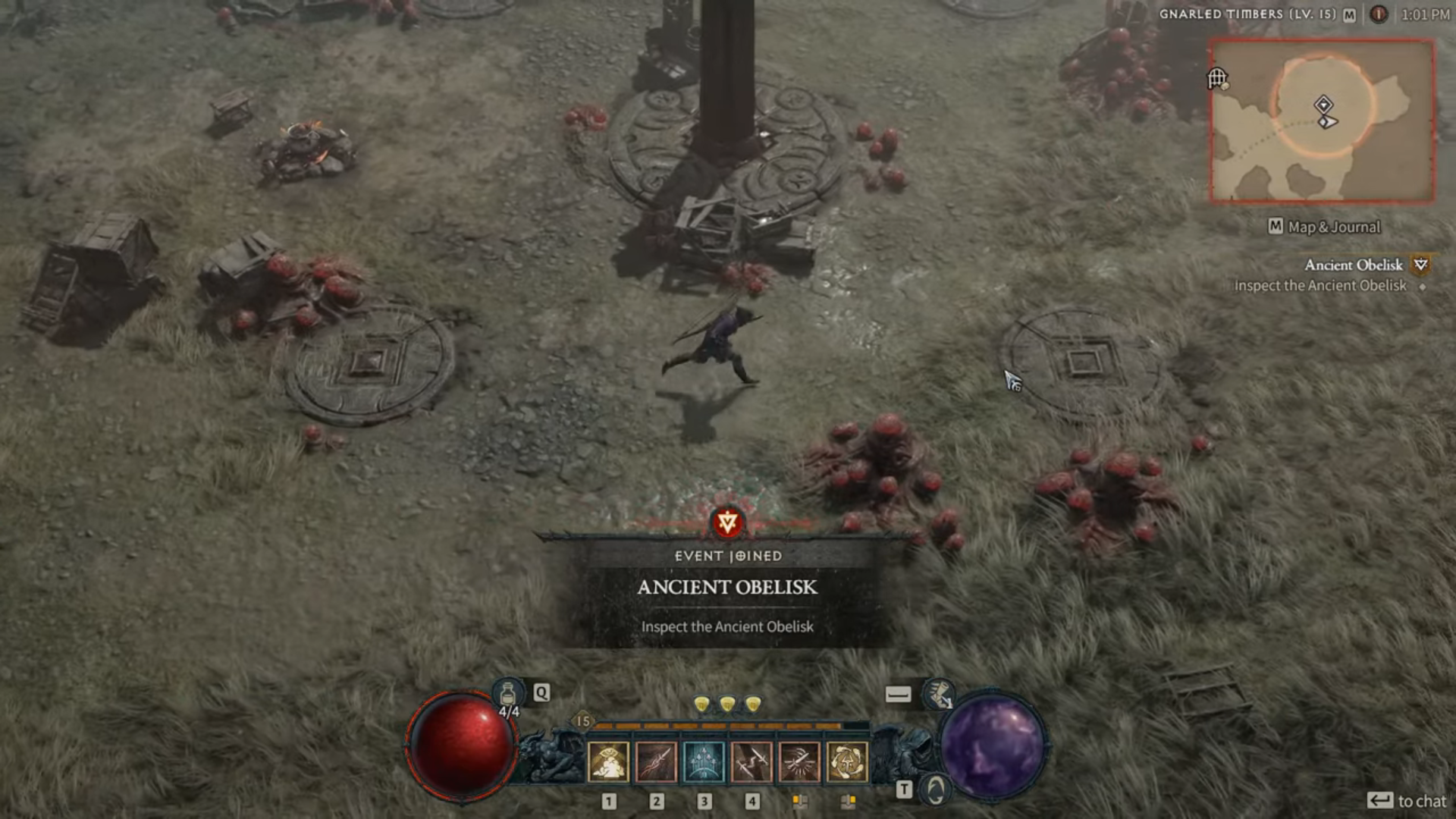Activate the smoke cloud skill in slot 1
Image resolution: width=1456 pixels, height=819 pixels.
[608, 761]
